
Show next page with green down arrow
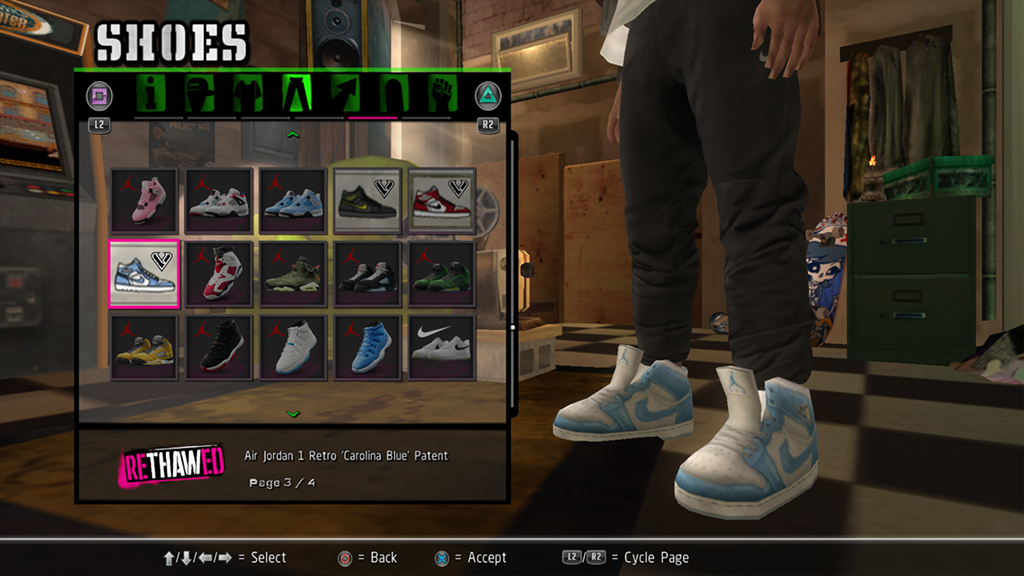point(293,413)
